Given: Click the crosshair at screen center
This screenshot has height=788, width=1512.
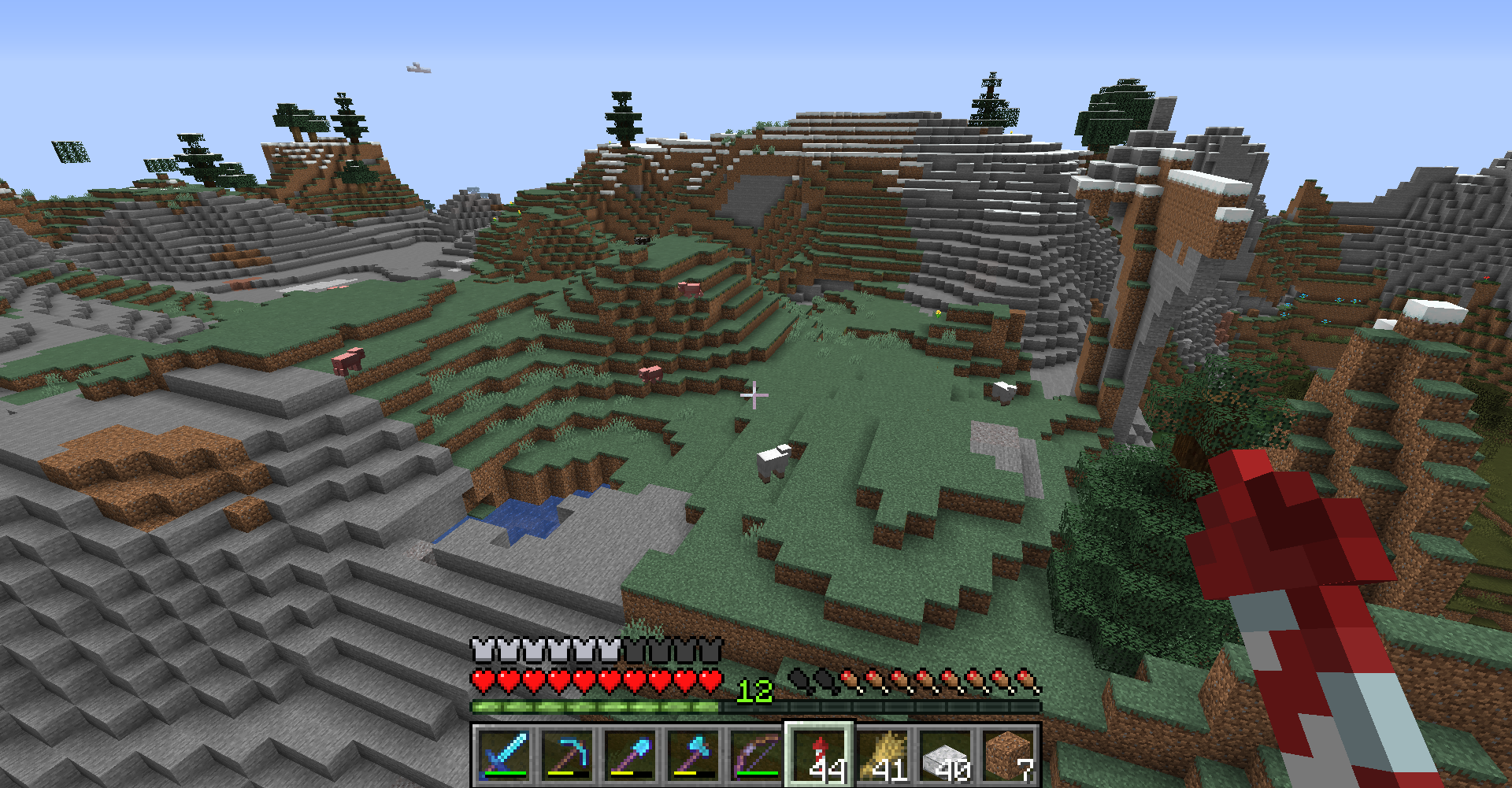Looking at the screenshot, I should pyautogui.click(x=756, y=394).
